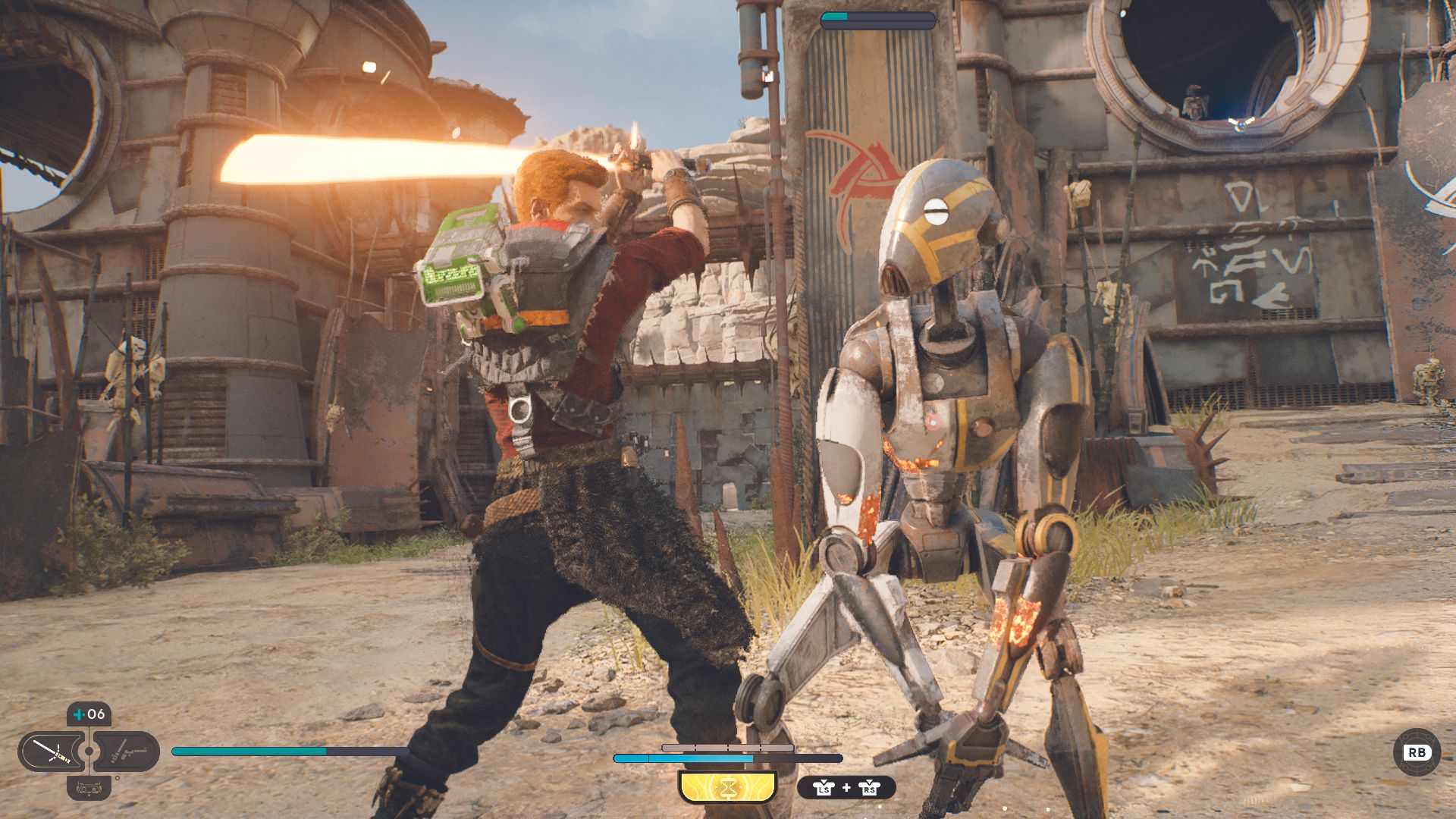Viewport: 1456px width, 819px height.
Task: Toggle the center dot of the stance selector
Action: click(x=89, y=751)
